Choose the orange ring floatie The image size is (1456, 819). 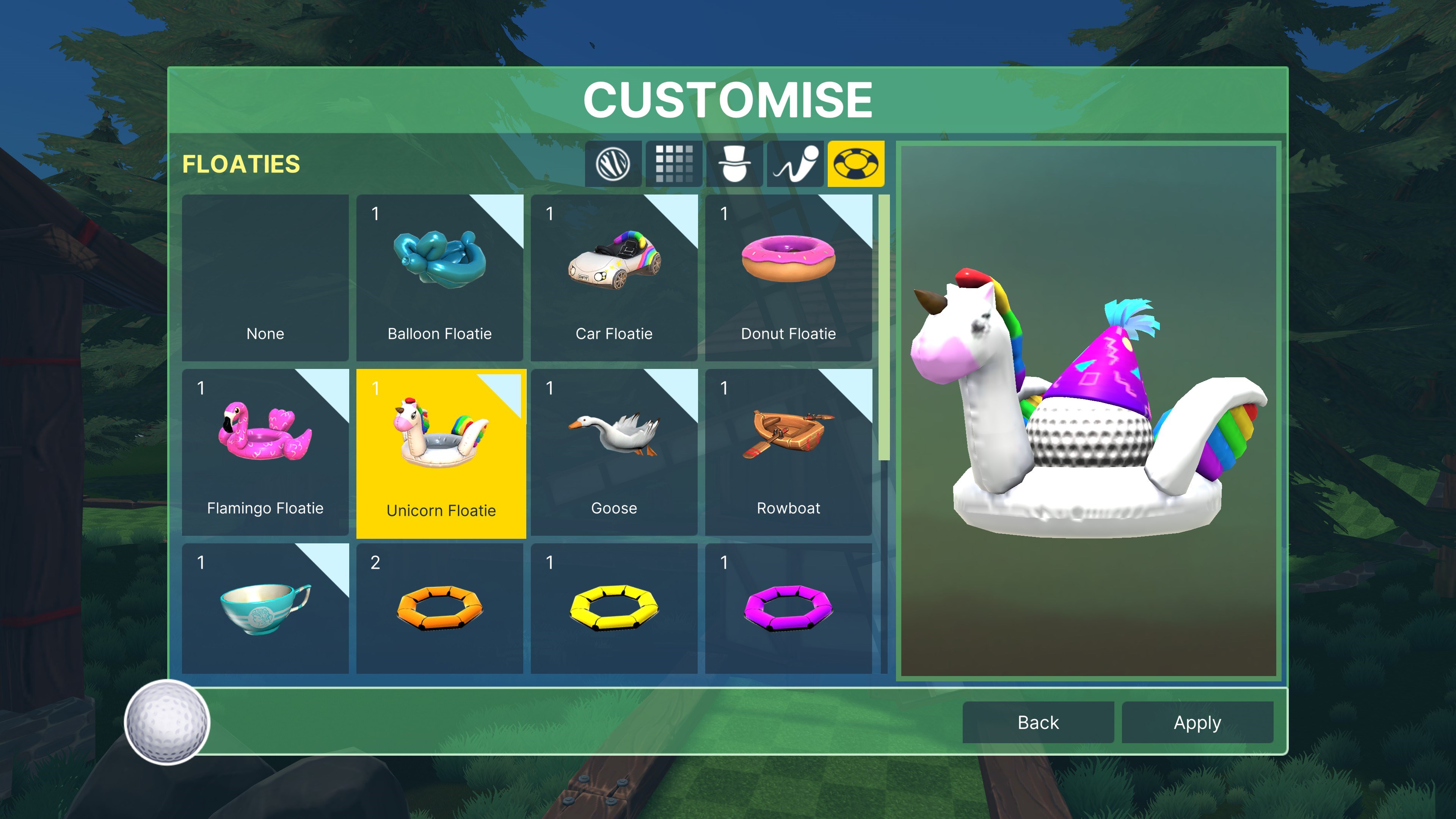click(440, 608)
